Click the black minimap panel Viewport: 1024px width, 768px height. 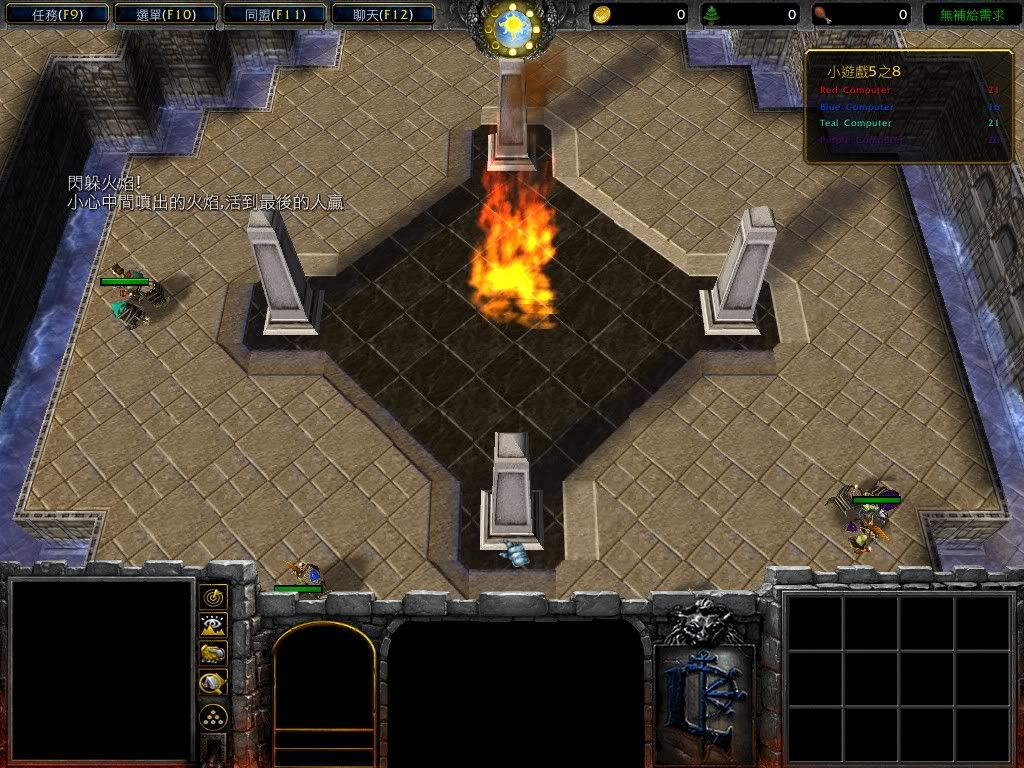click(100, 670)
